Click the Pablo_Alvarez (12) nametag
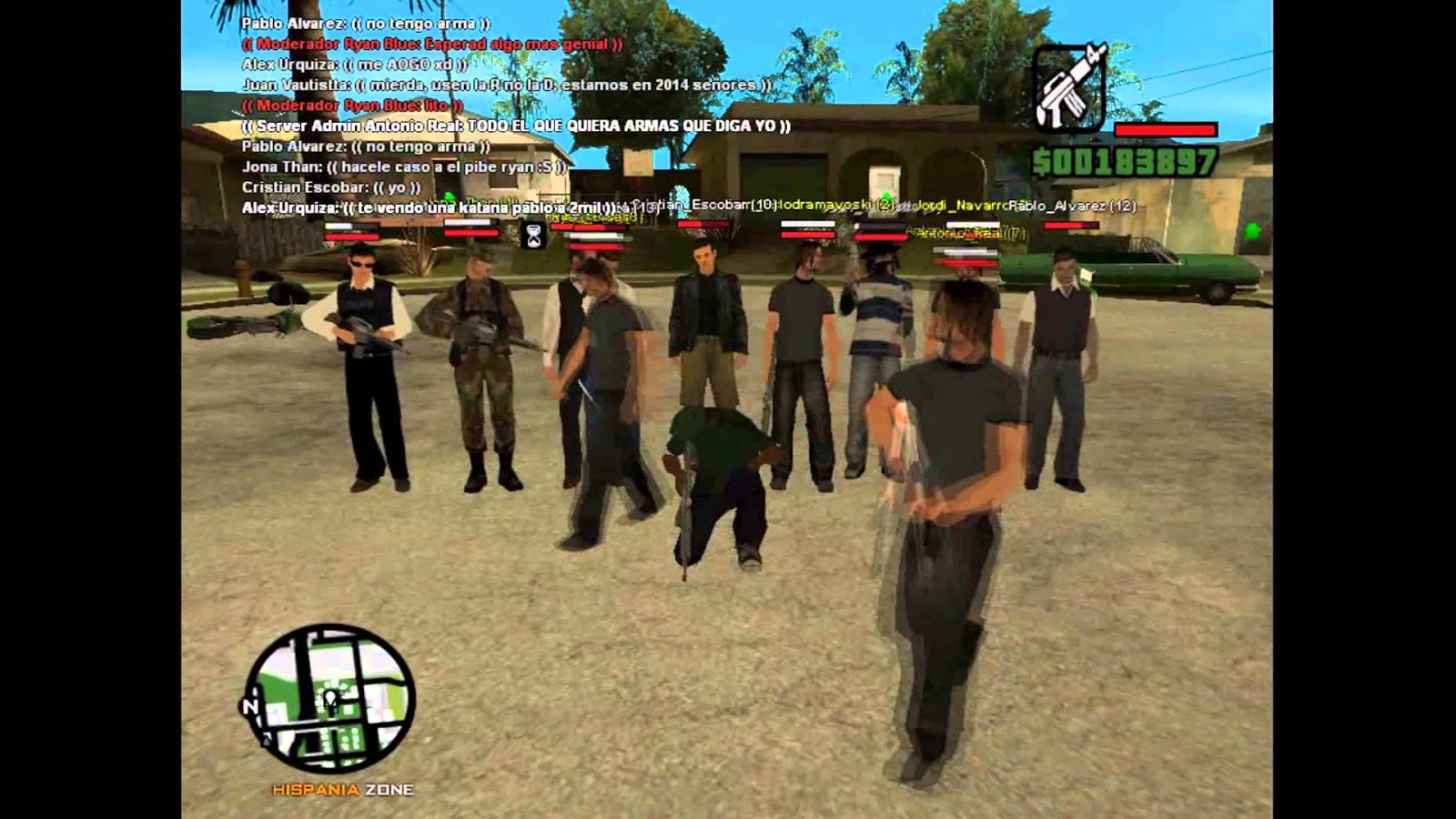Image resolution: width=1456 pixels, height=819 pixels. 1074,207
